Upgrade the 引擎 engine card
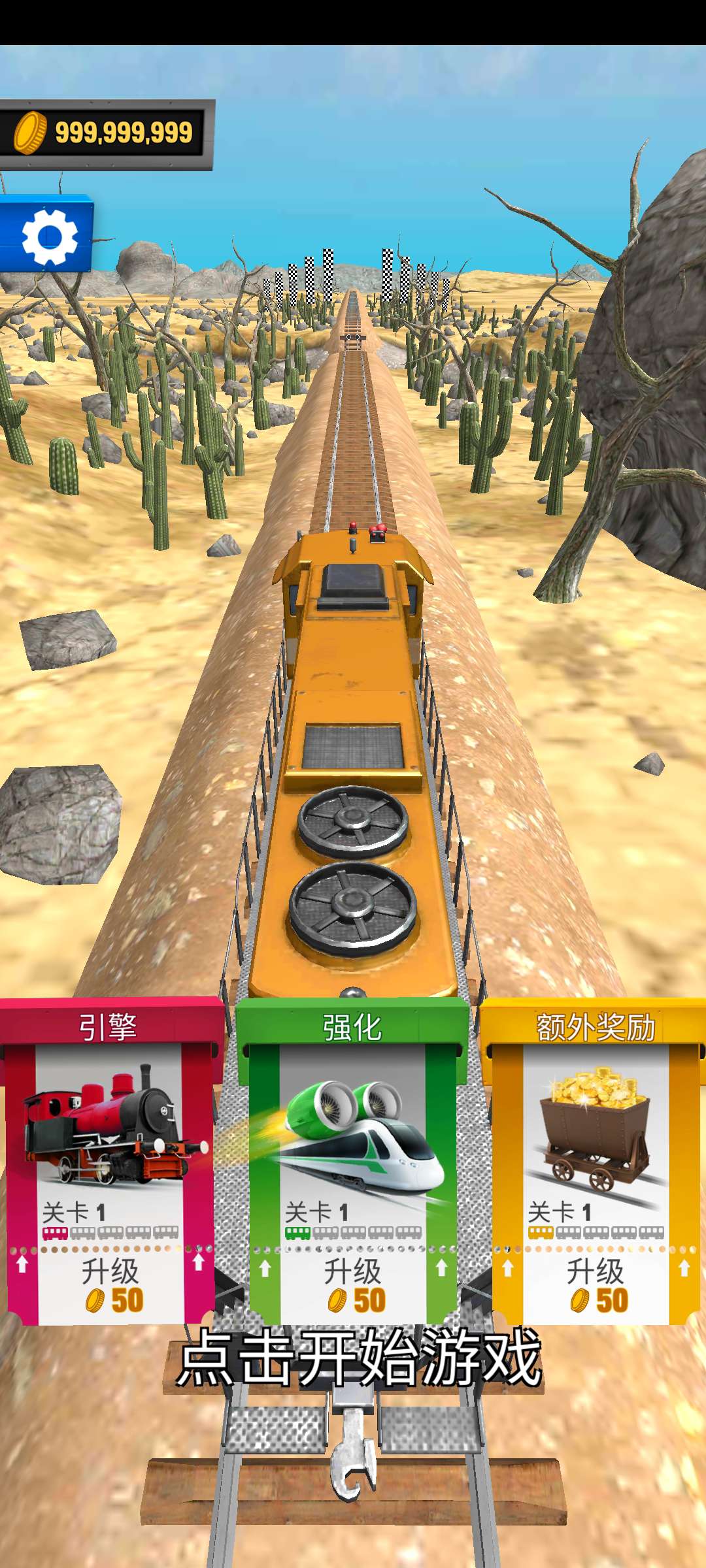 click(110, 1284)
